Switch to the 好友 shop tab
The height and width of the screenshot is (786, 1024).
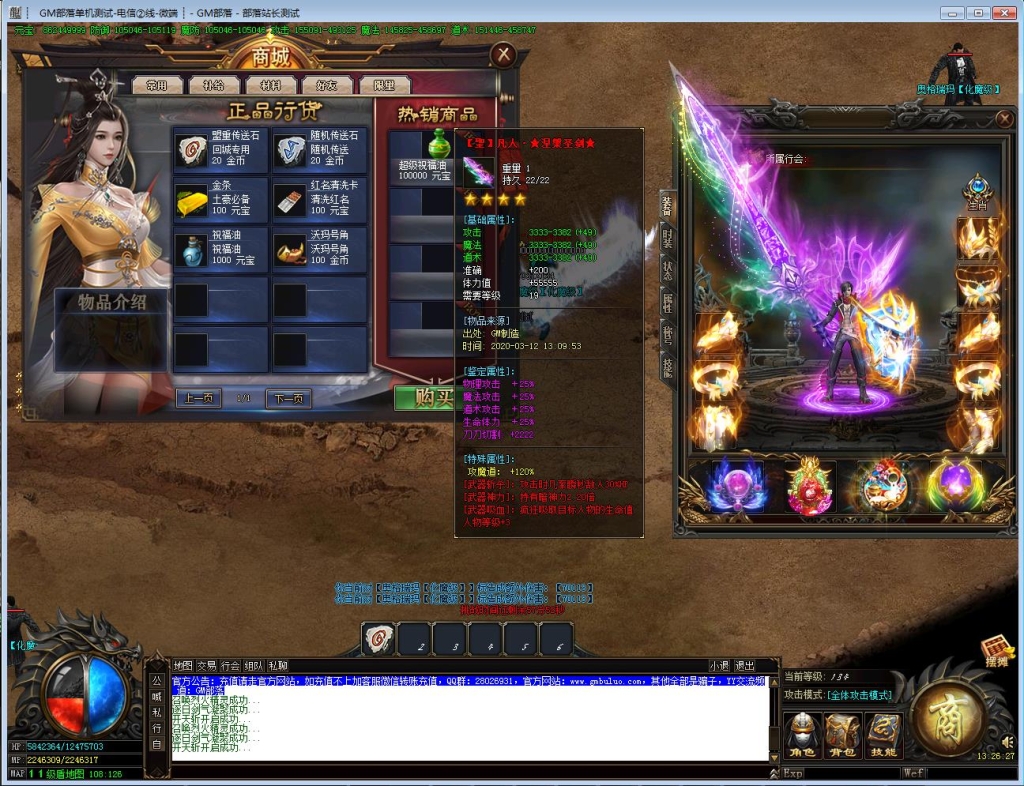(327, 86)
